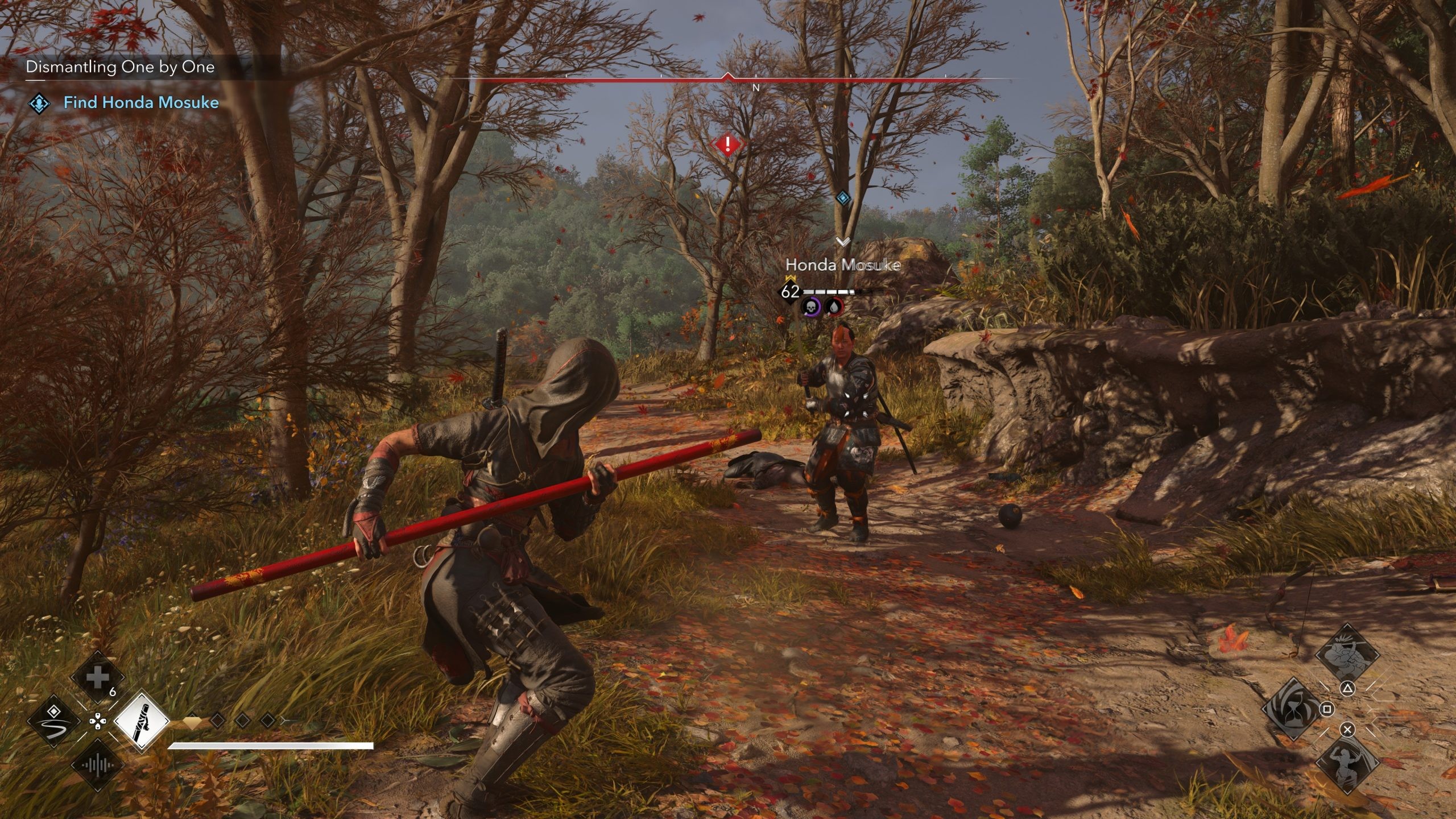Select the healing ration slot with plus sign
The image size is (1456, 819).
tap(97, 678)
